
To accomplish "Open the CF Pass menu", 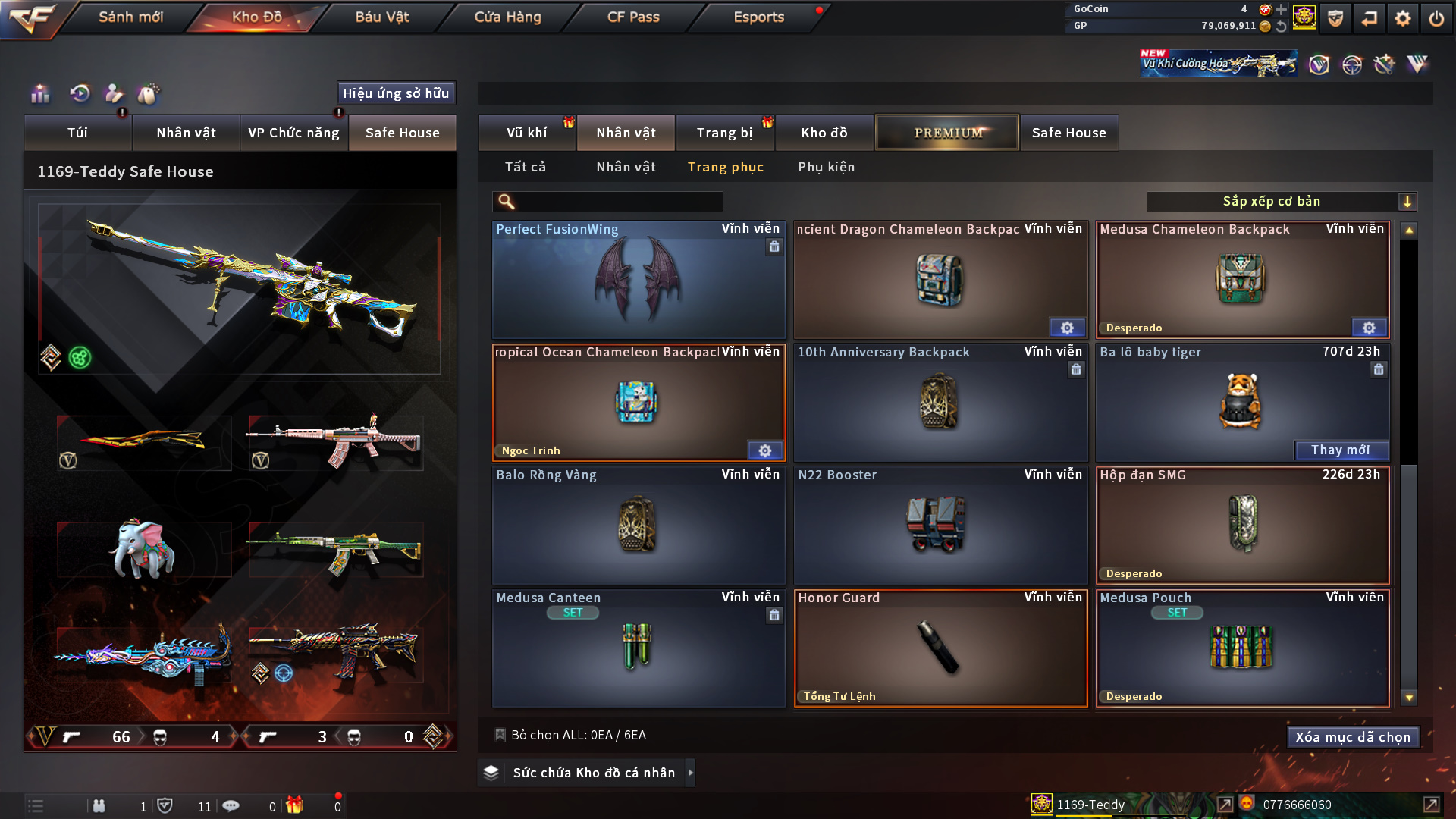I will click(x=633, y=17).
